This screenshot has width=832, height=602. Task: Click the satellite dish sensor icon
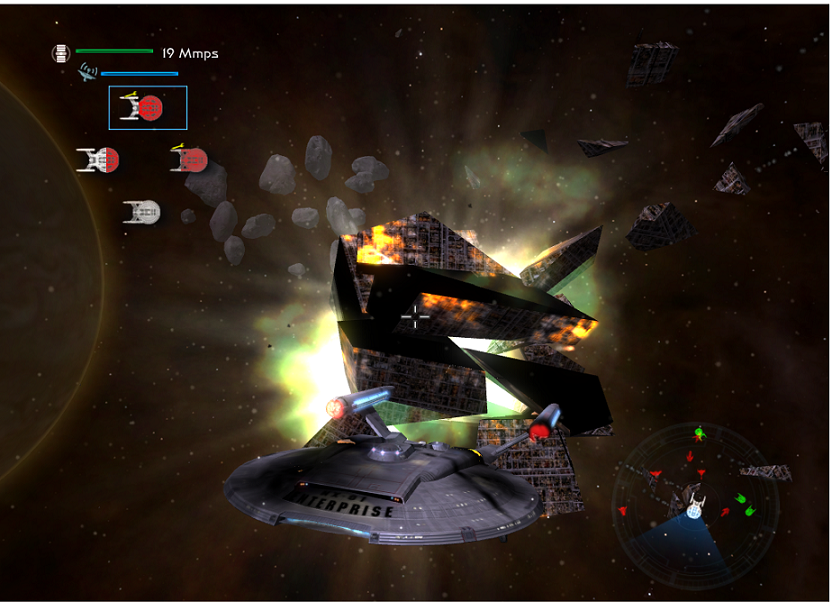88,73
